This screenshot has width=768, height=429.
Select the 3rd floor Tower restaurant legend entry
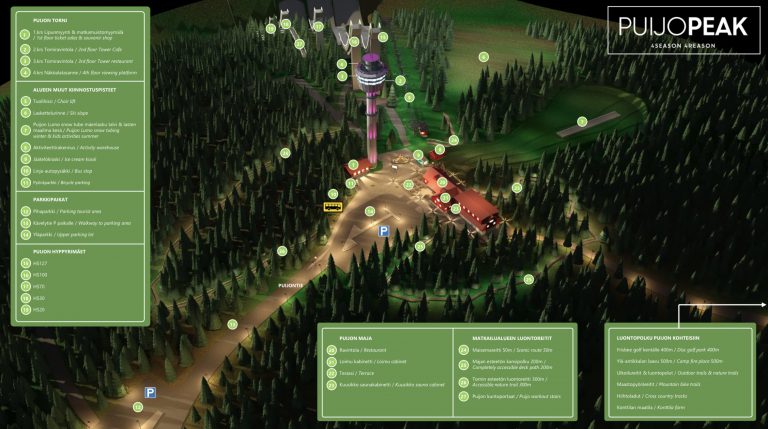(75, 59)
